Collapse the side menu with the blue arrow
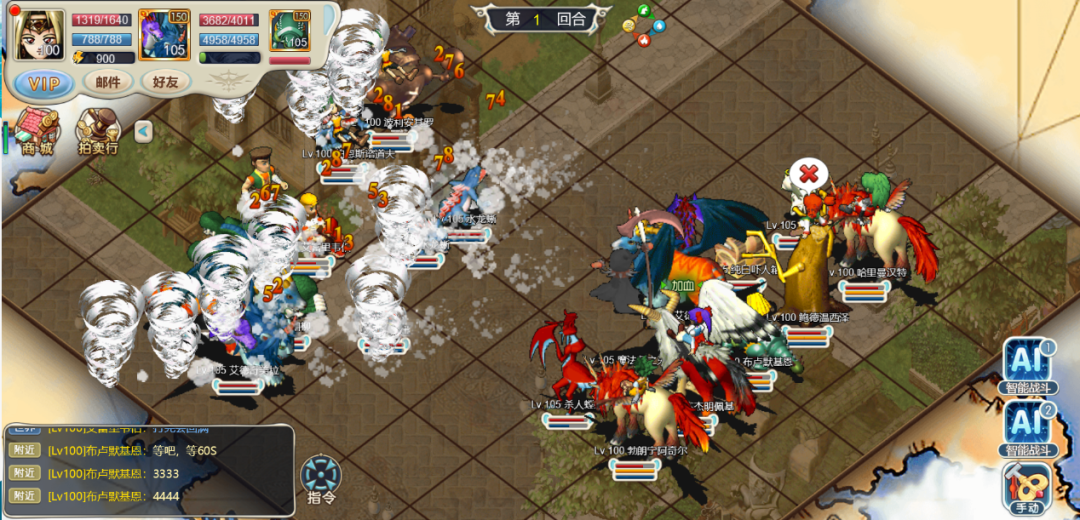1080x520 pixels. pyautogui.click(x=144, y=131)
